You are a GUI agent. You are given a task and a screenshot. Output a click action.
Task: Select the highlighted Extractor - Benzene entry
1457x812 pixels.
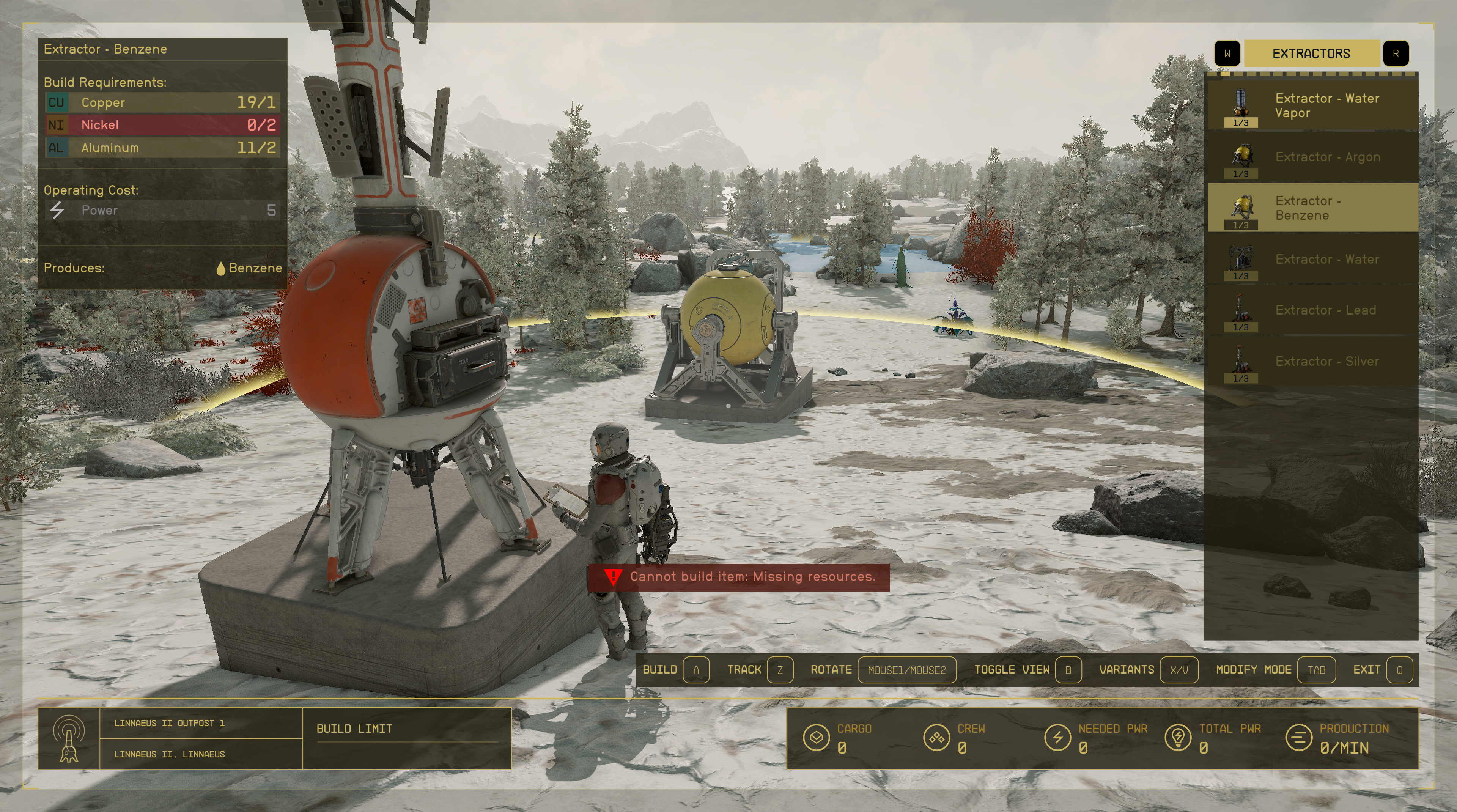(x=1312, y=208)
